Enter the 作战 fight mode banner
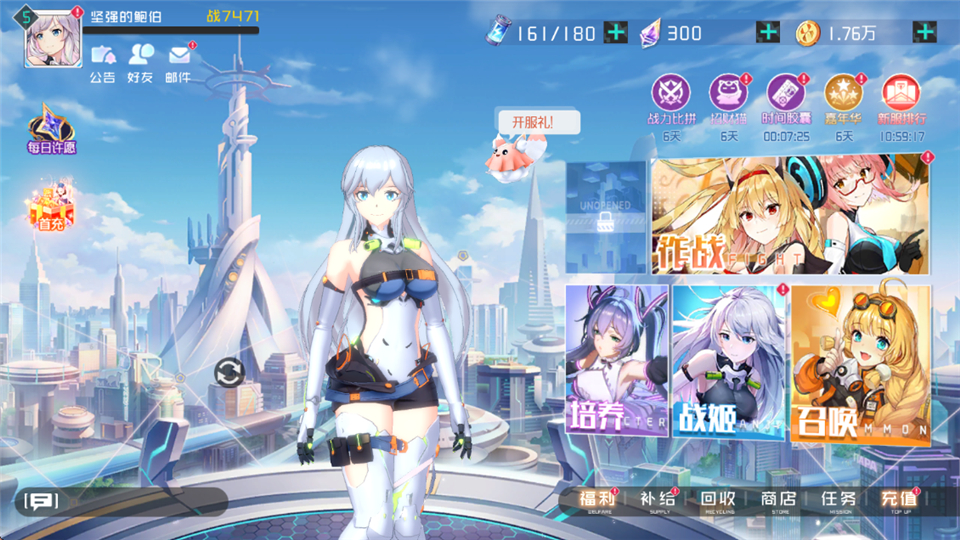The image size is (960, 540). [790, 213]
